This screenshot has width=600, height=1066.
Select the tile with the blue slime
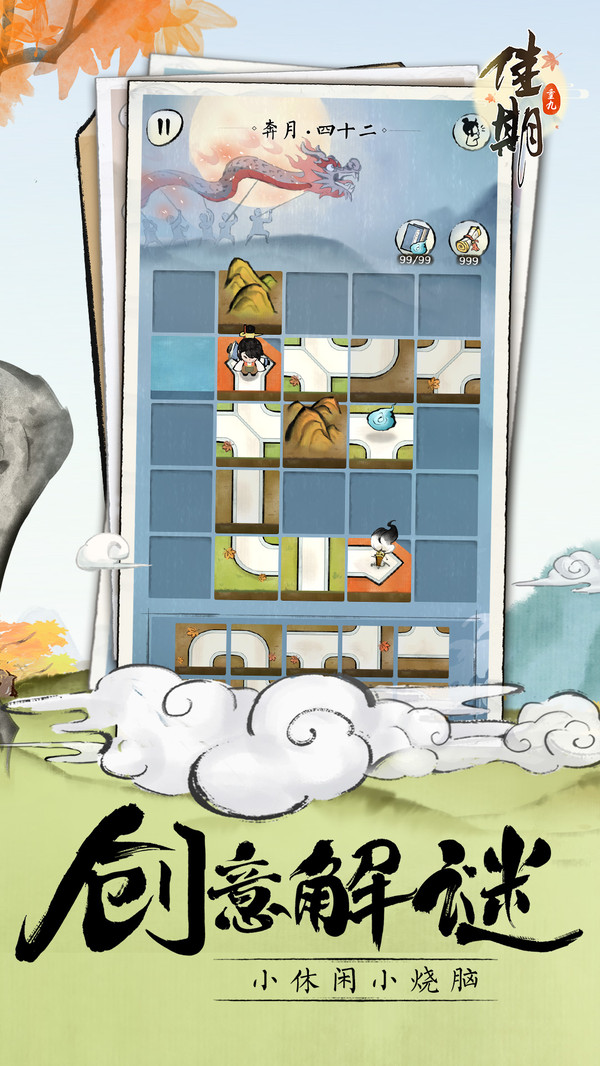(x=381, y=433)
